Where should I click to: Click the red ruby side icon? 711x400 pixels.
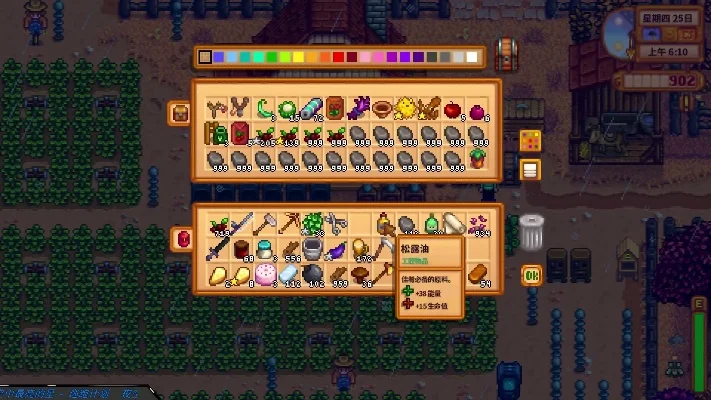coord(181,238)
